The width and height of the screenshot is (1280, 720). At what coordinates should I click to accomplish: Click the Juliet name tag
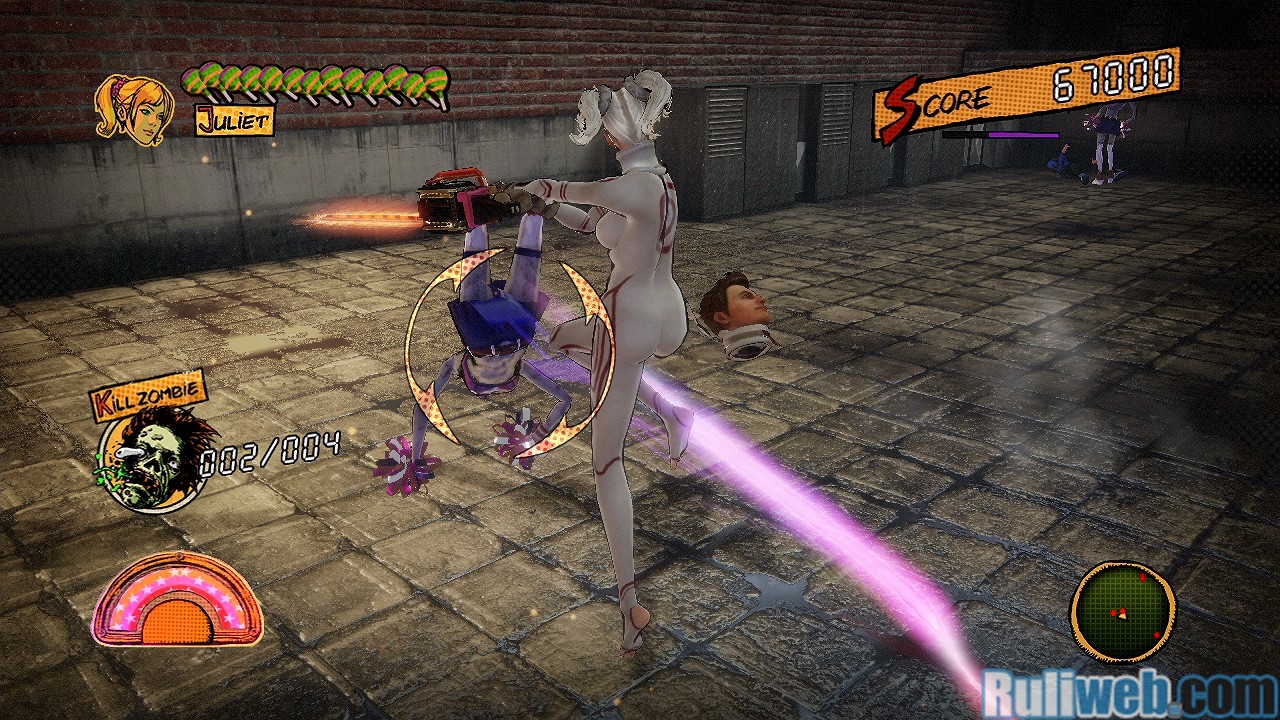pyautogui.click(x=234, y=122)
